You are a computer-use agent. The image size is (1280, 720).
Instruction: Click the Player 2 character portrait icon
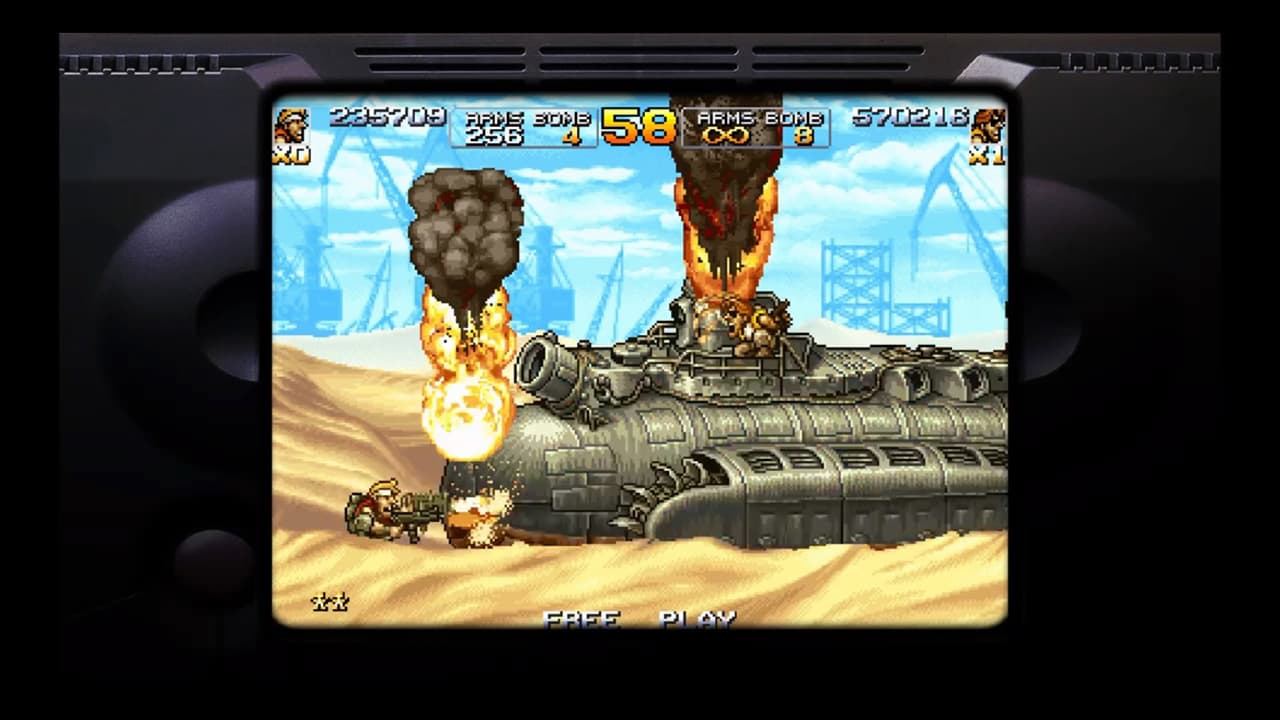987,122
